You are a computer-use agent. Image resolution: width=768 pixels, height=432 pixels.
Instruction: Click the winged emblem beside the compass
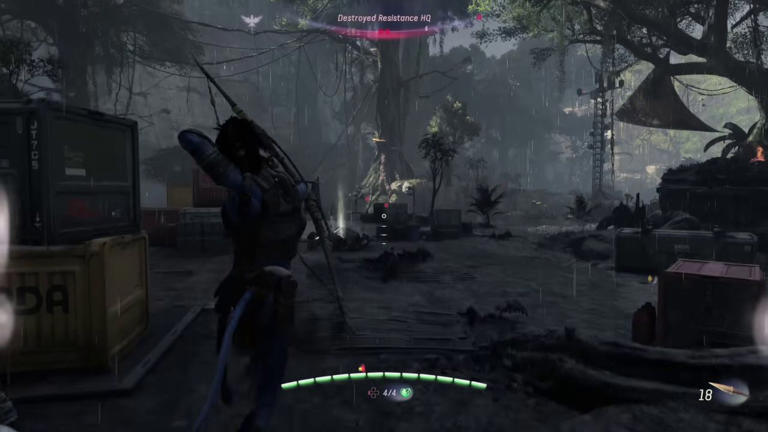(x=251, y=21)
